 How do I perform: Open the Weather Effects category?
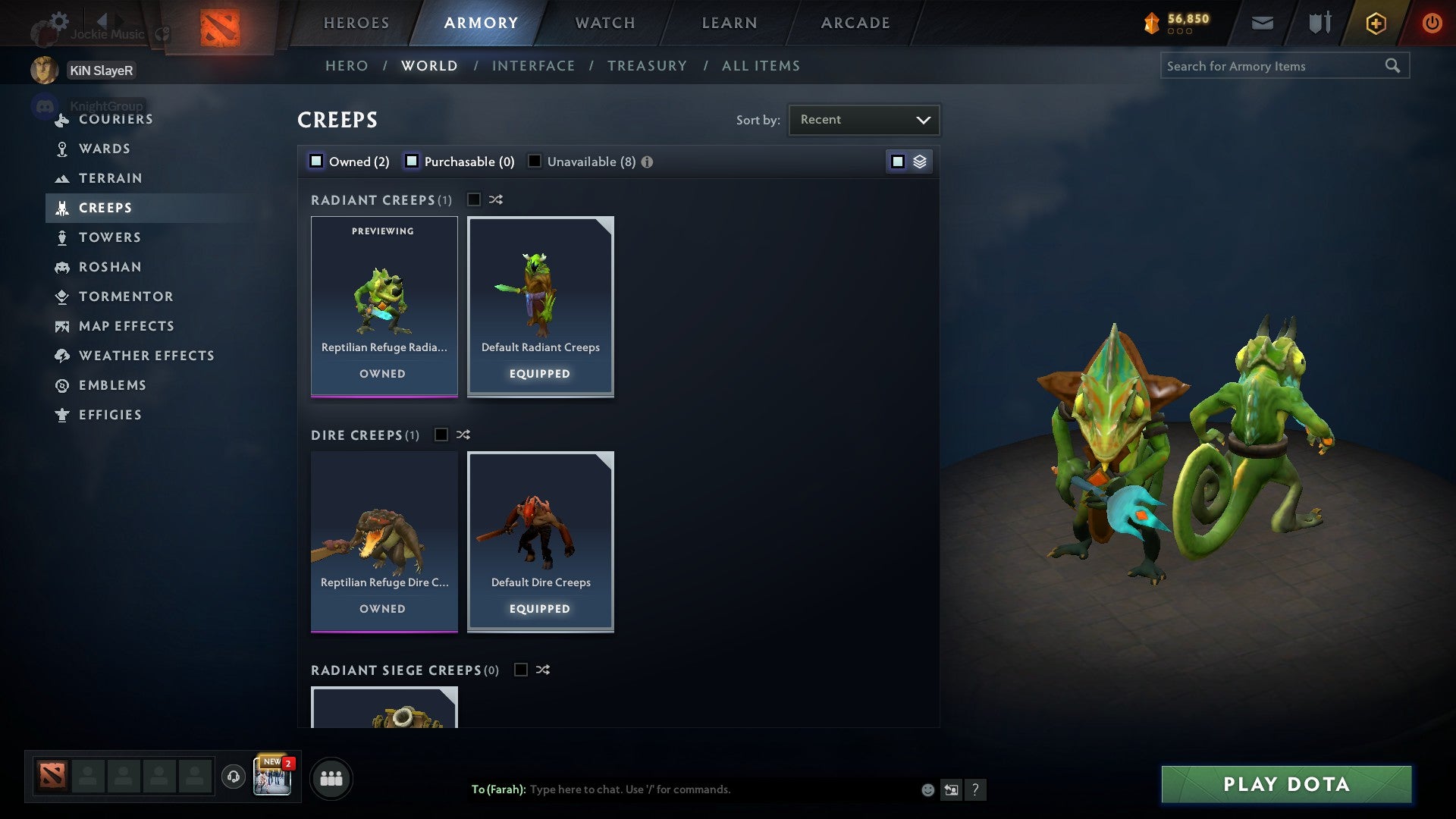(x=146, y=355)
